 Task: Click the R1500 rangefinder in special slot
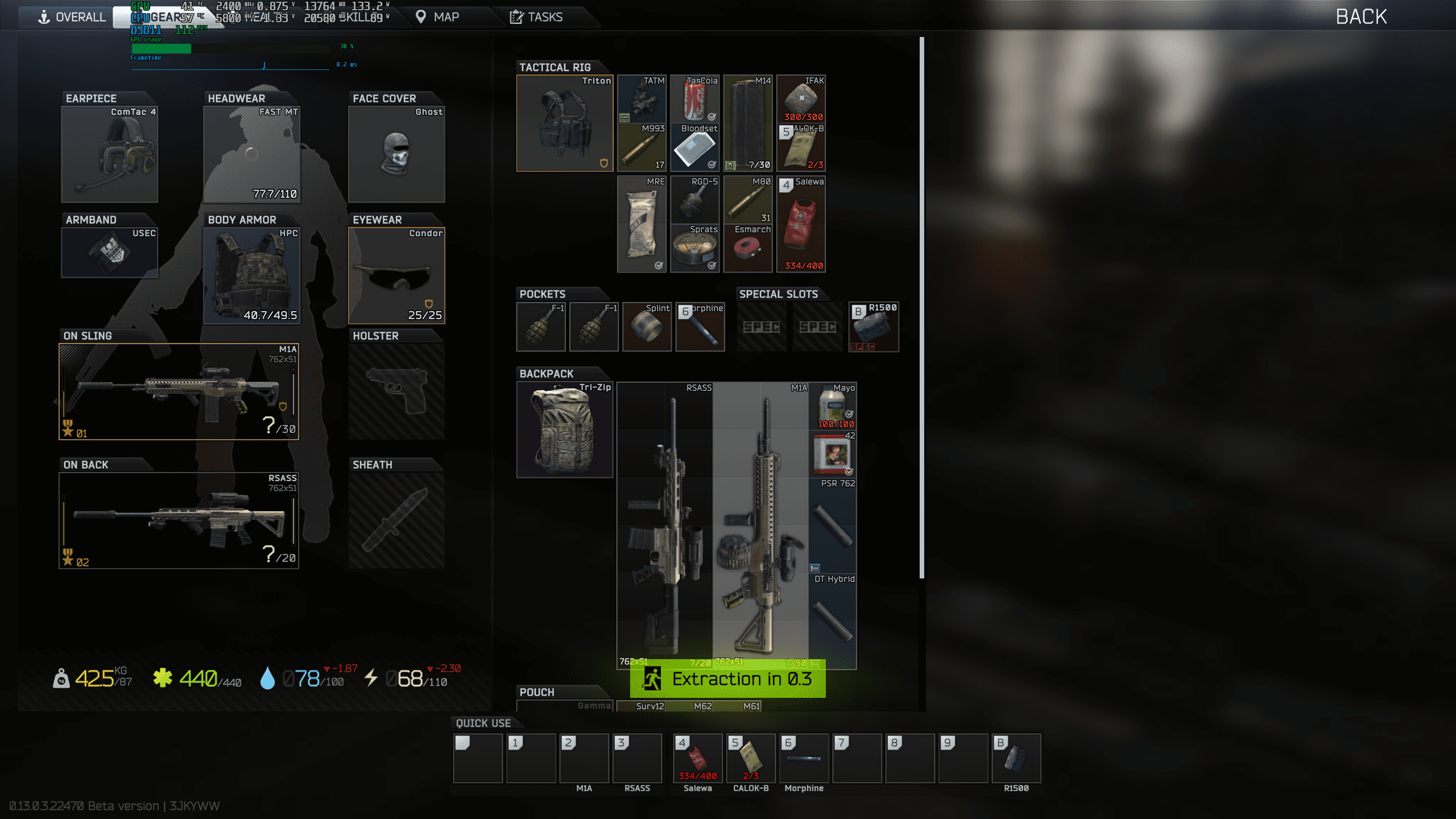[x=874, y=326]
